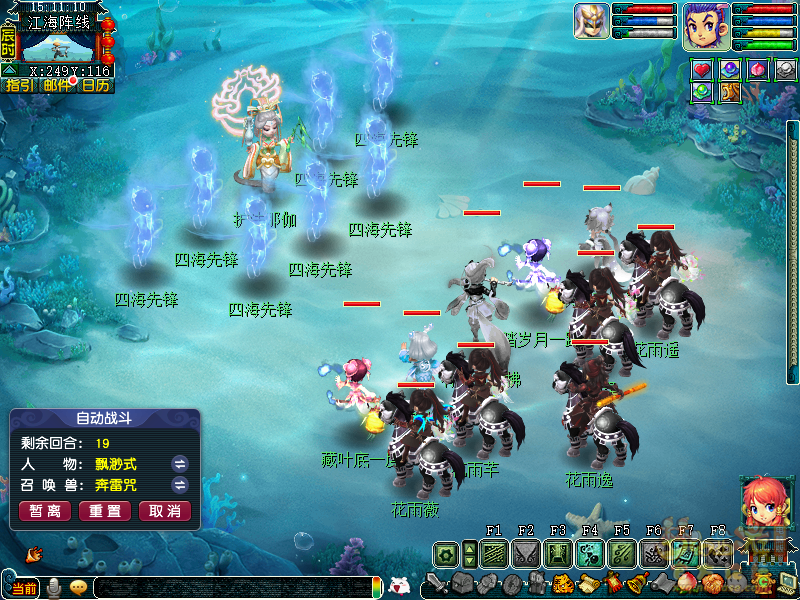Activate the F1 skill hotbar slot
The image size is (800, 600).
tap(493, 553)
